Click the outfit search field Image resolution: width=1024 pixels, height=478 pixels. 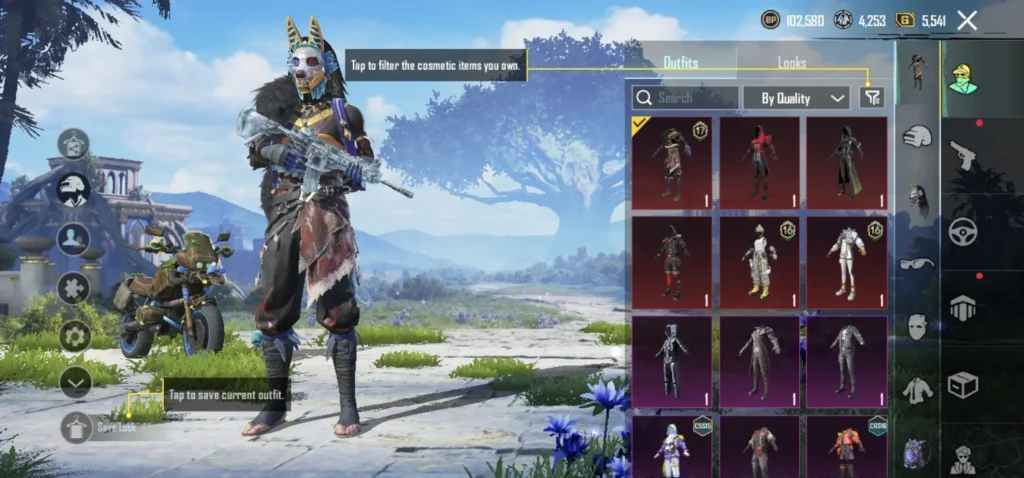686,97
